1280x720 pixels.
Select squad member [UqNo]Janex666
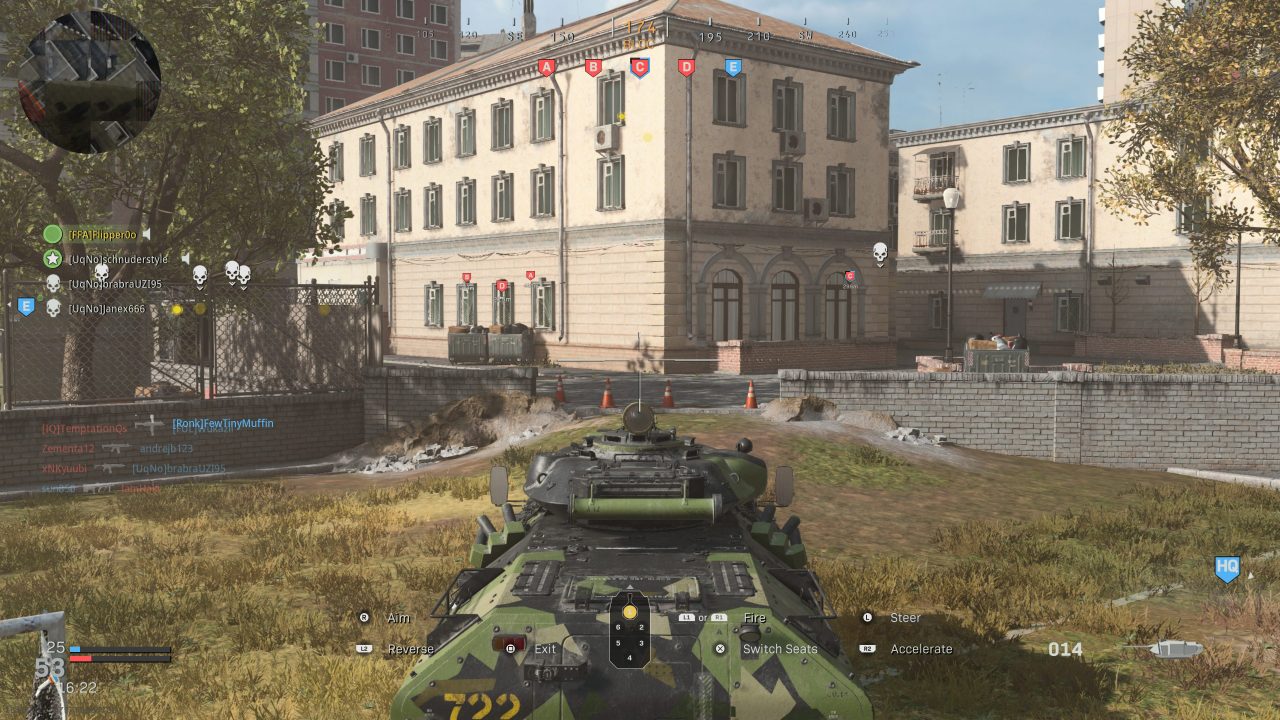(106, 309)
